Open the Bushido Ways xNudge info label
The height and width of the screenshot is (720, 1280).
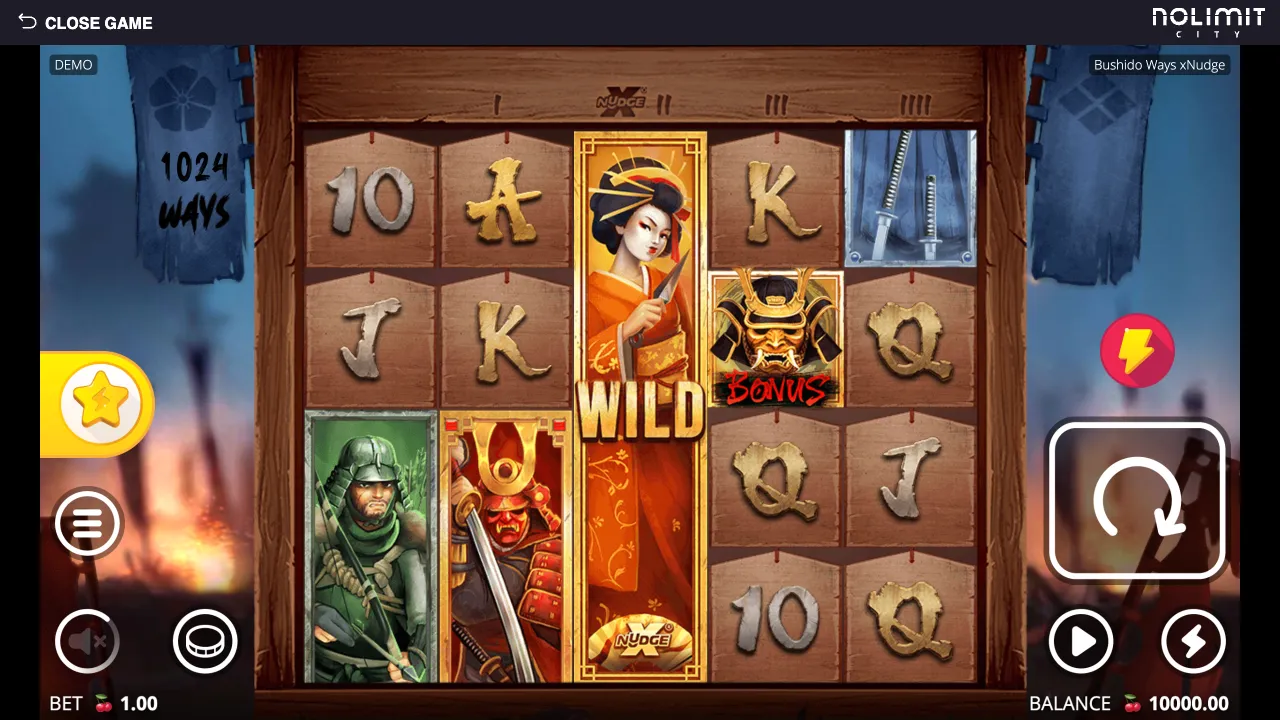[x=1159, y=64]
